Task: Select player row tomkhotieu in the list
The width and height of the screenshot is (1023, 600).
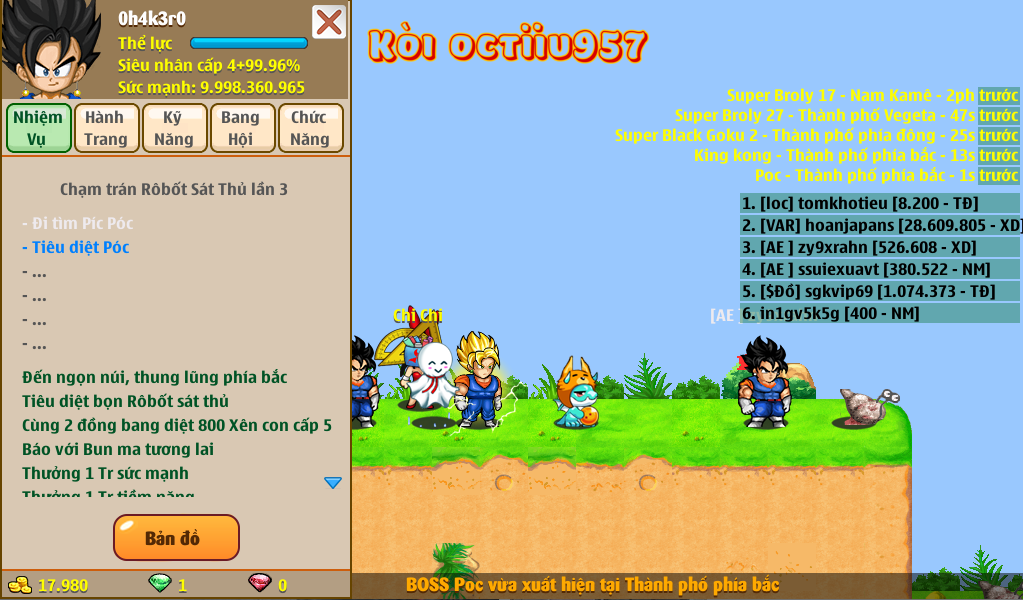Action: (x=879, y=203)
